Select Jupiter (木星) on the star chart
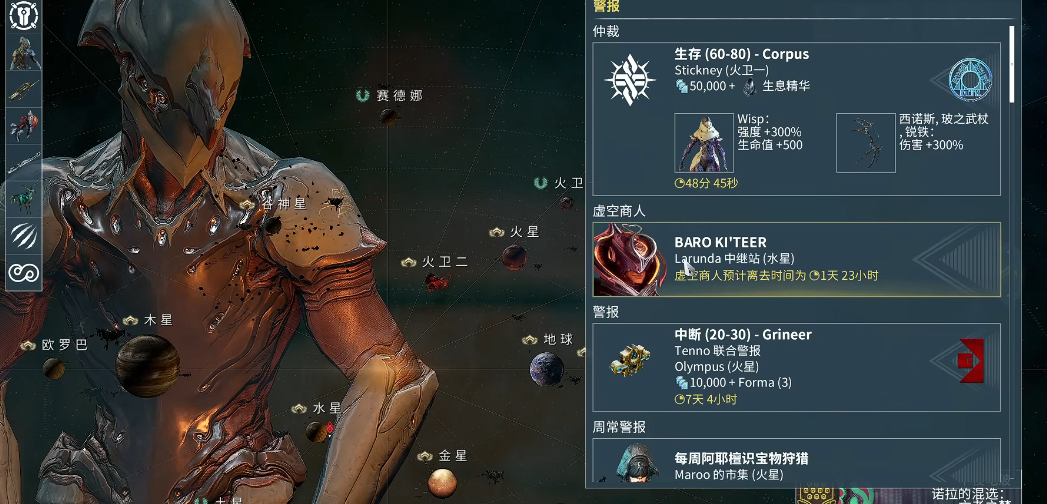Image resolution: width=1047 pixels, height=504 pixels. 147,363
